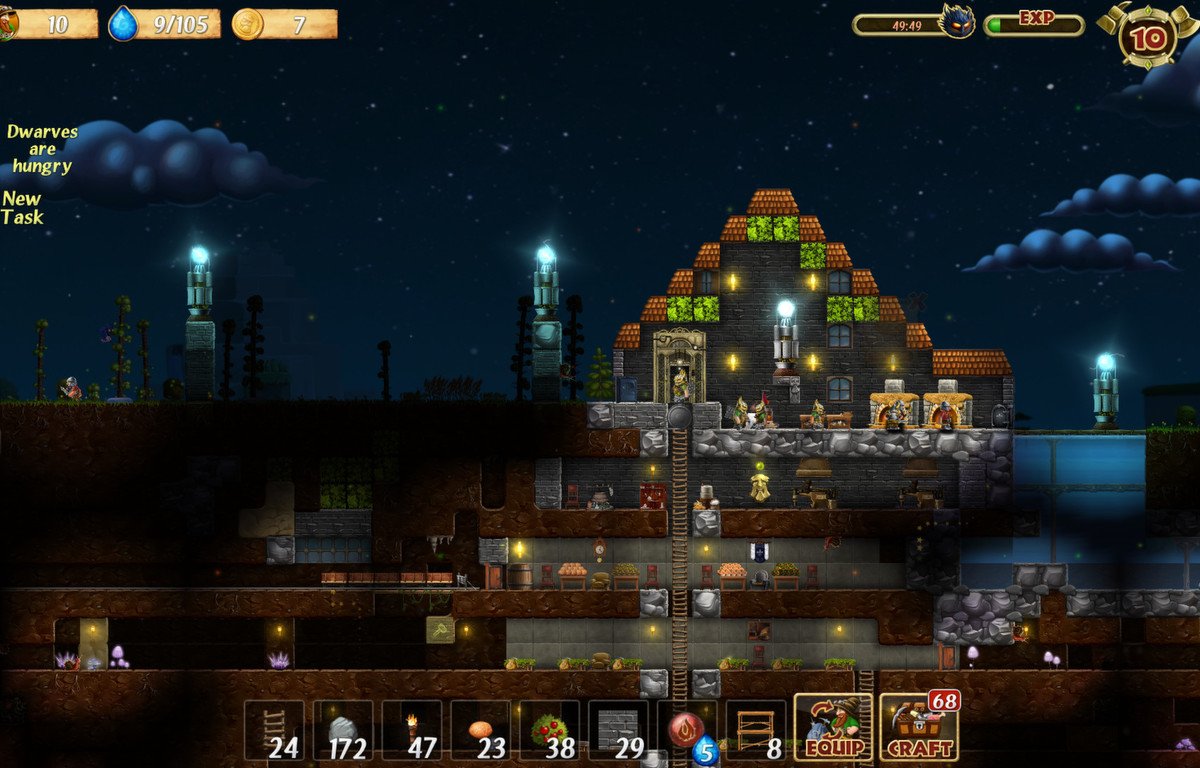The height and width of the screenshot is (768, 1200).
Task: Open the Equip dwarves screen
Action: pyautogui.click(x=833, y=729)
